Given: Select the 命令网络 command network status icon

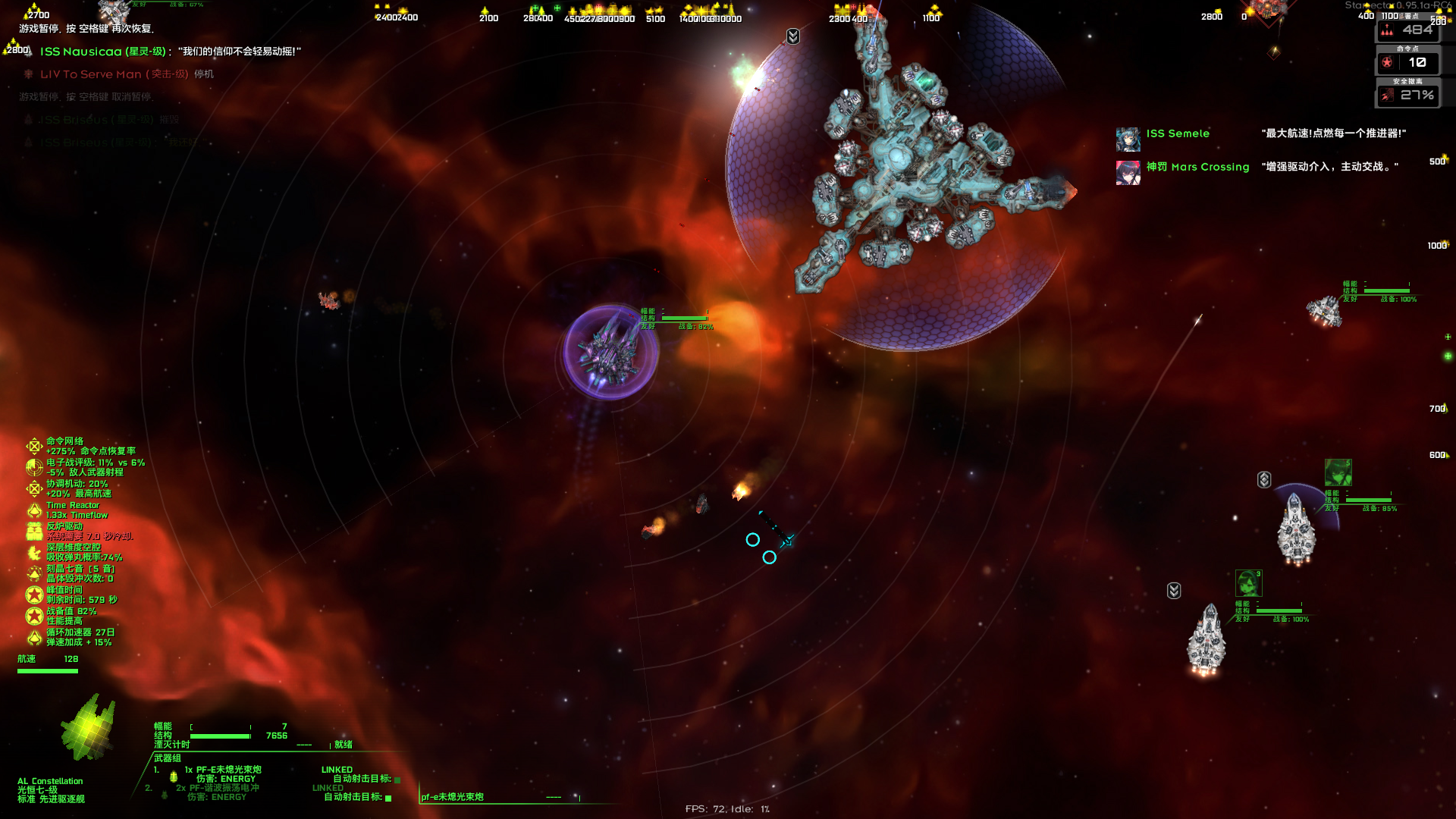Looking at the screenshot, I should click(x=34, y=446).
